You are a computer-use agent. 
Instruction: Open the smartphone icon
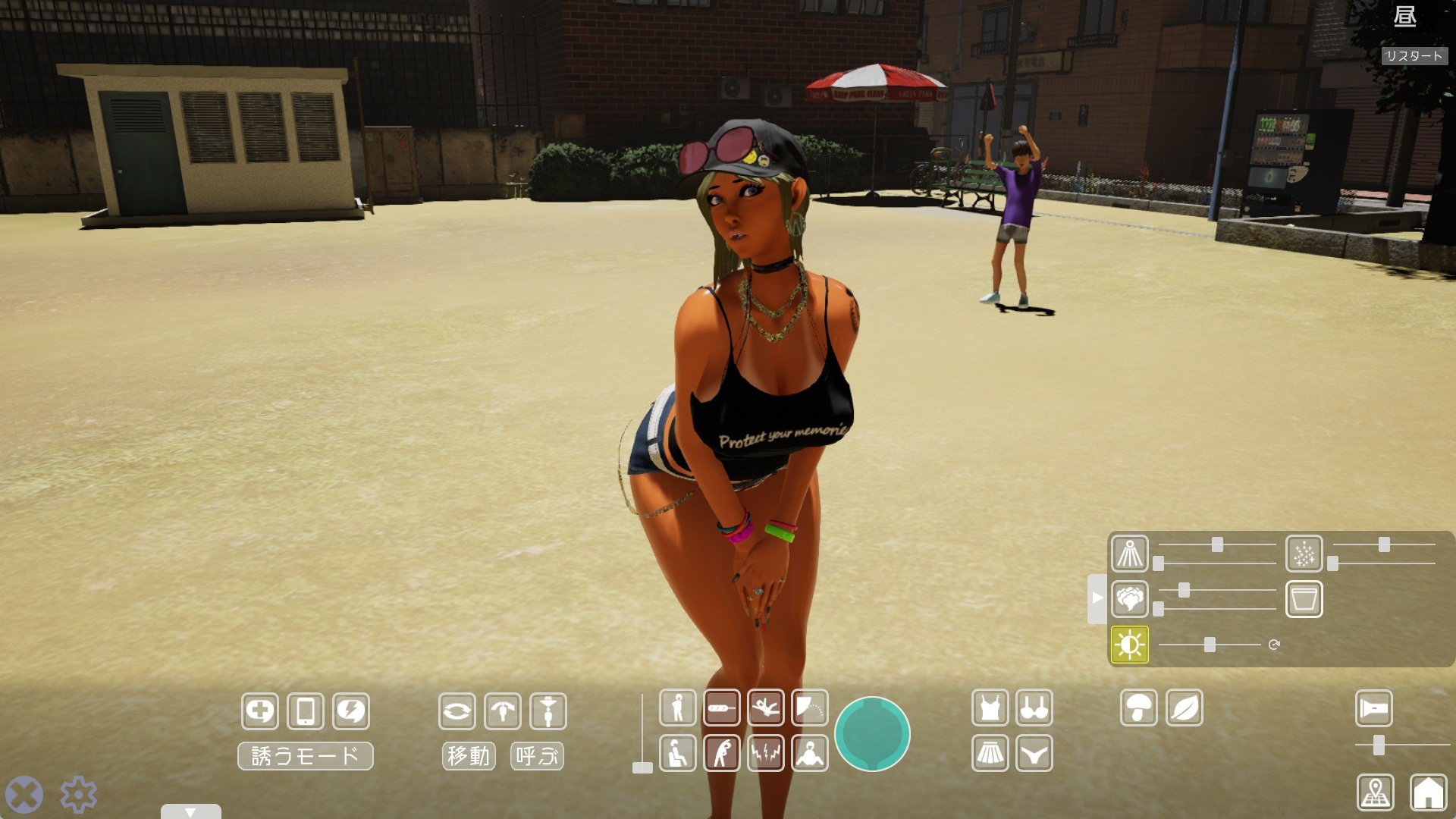click(306, 711)
